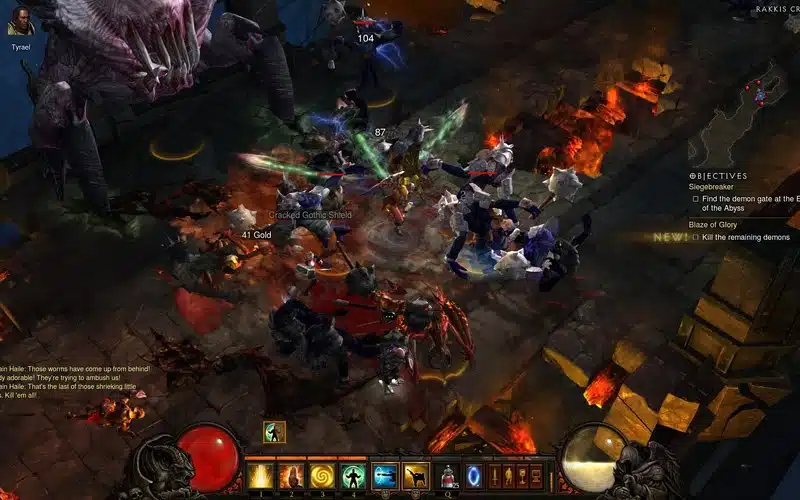Open the character-figure menu button

tap(508, 476)
